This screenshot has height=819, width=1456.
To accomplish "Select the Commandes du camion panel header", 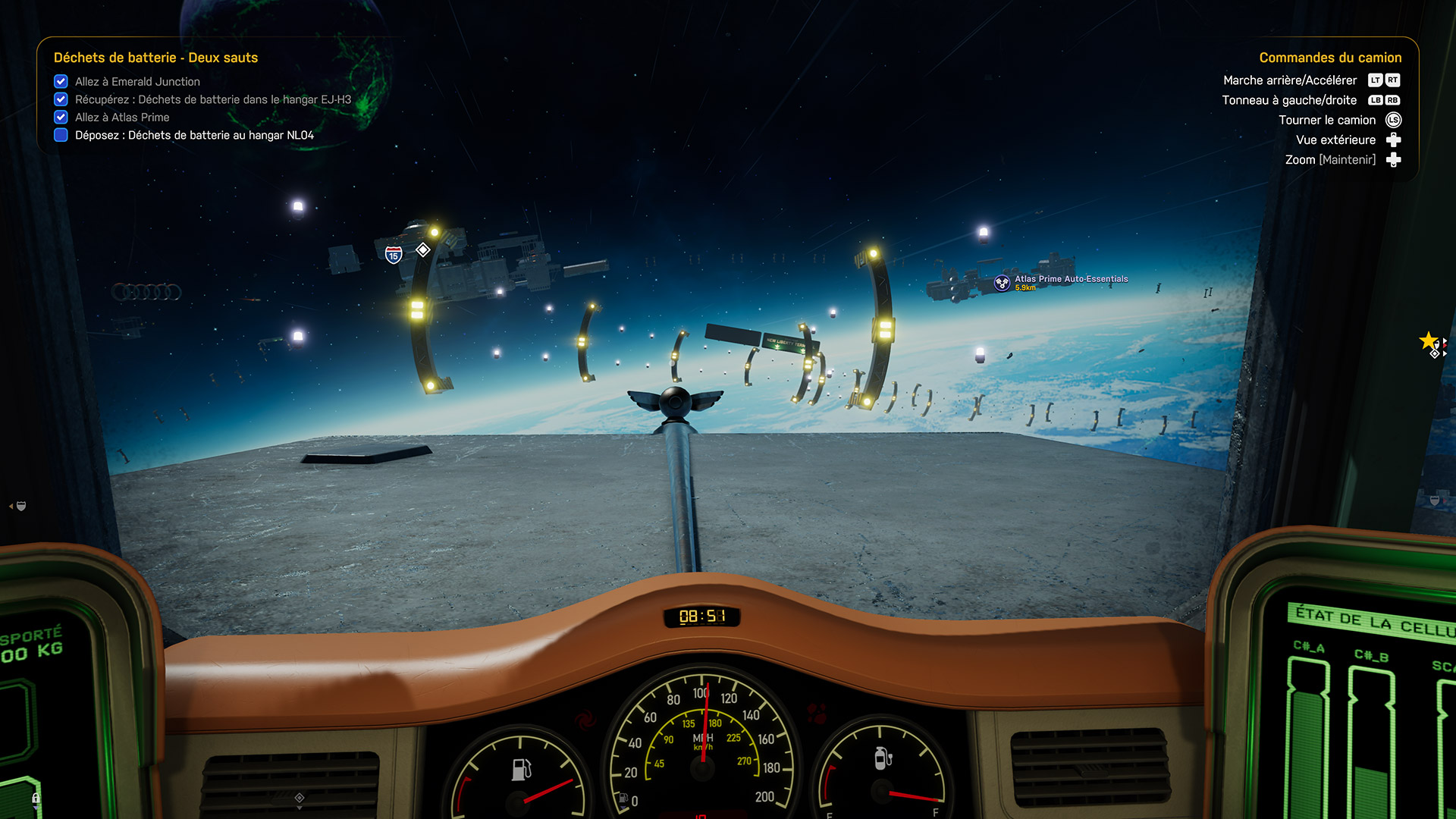I will [x=1330, y=58].
